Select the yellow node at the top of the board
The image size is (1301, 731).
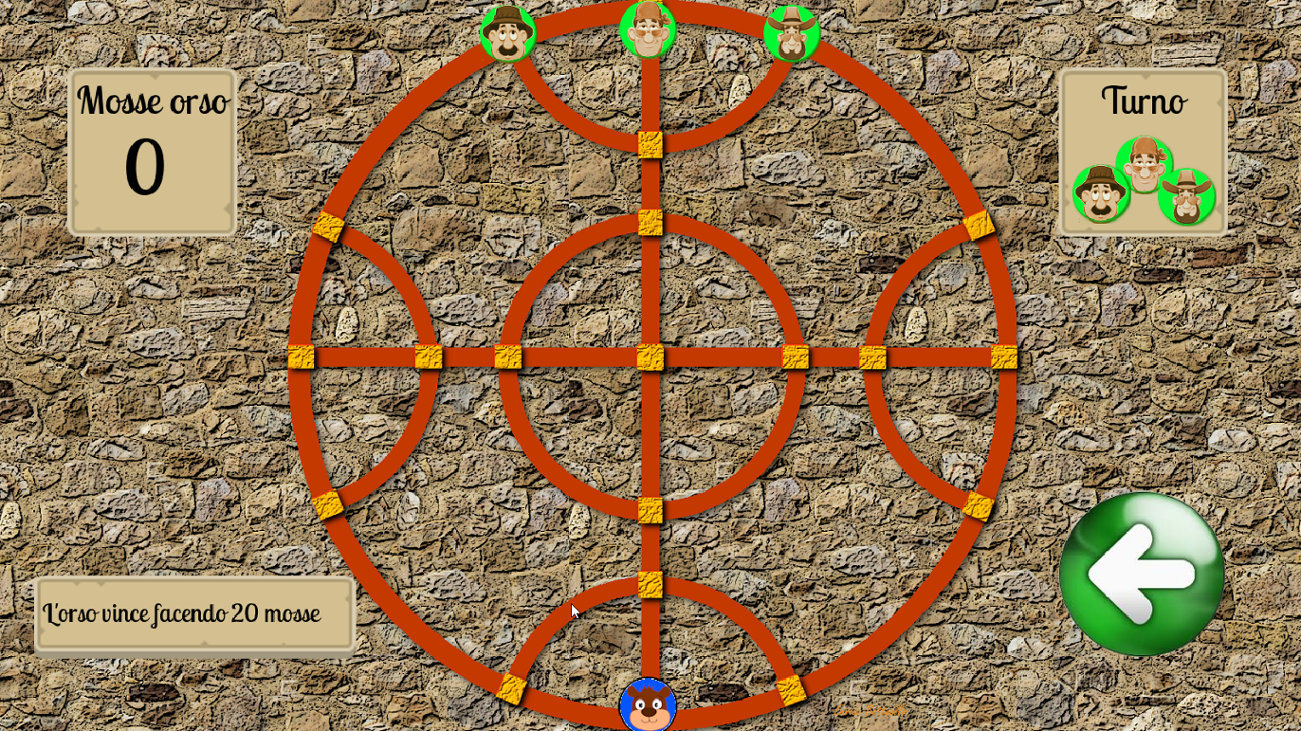(x=650, y=145)
